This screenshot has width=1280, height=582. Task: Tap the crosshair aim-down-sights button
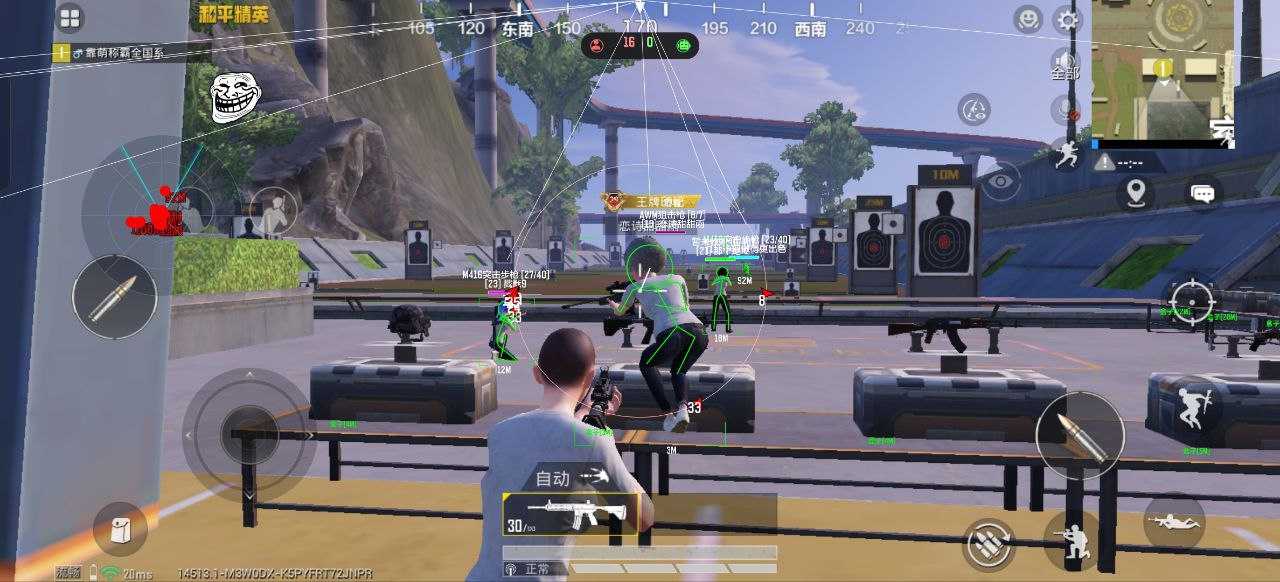click(x=1194, y=301)
